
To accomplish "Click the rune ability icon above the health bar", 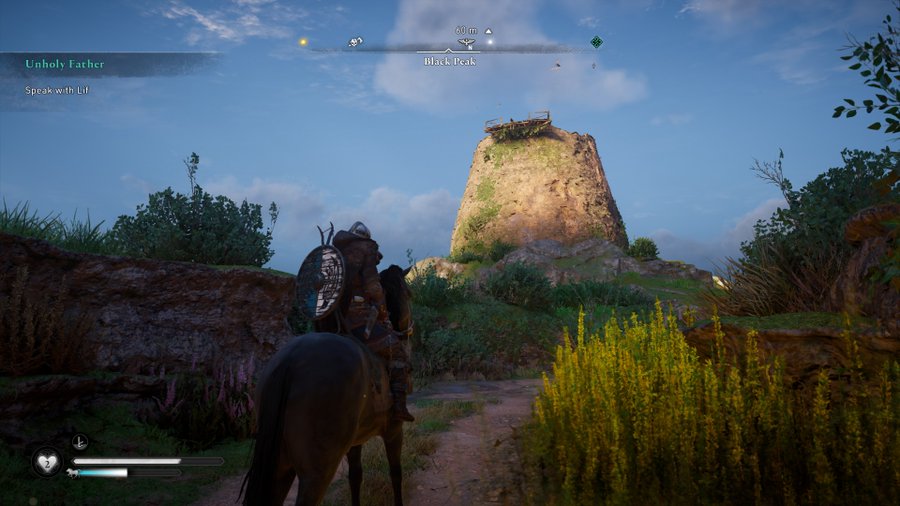I will click(x=80, y=441).
